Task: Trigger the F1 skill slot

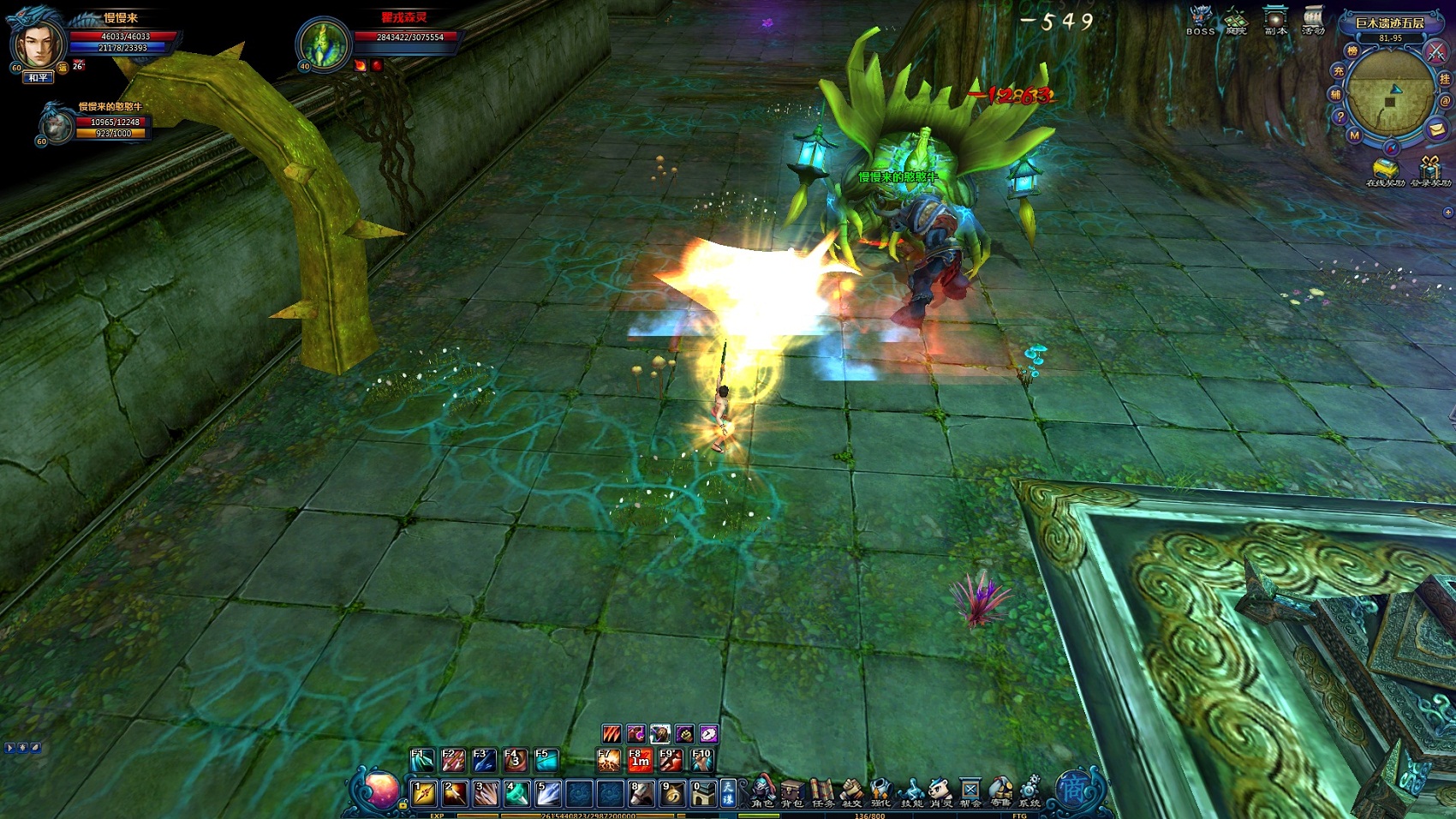Action: click(x=421, y=760)
